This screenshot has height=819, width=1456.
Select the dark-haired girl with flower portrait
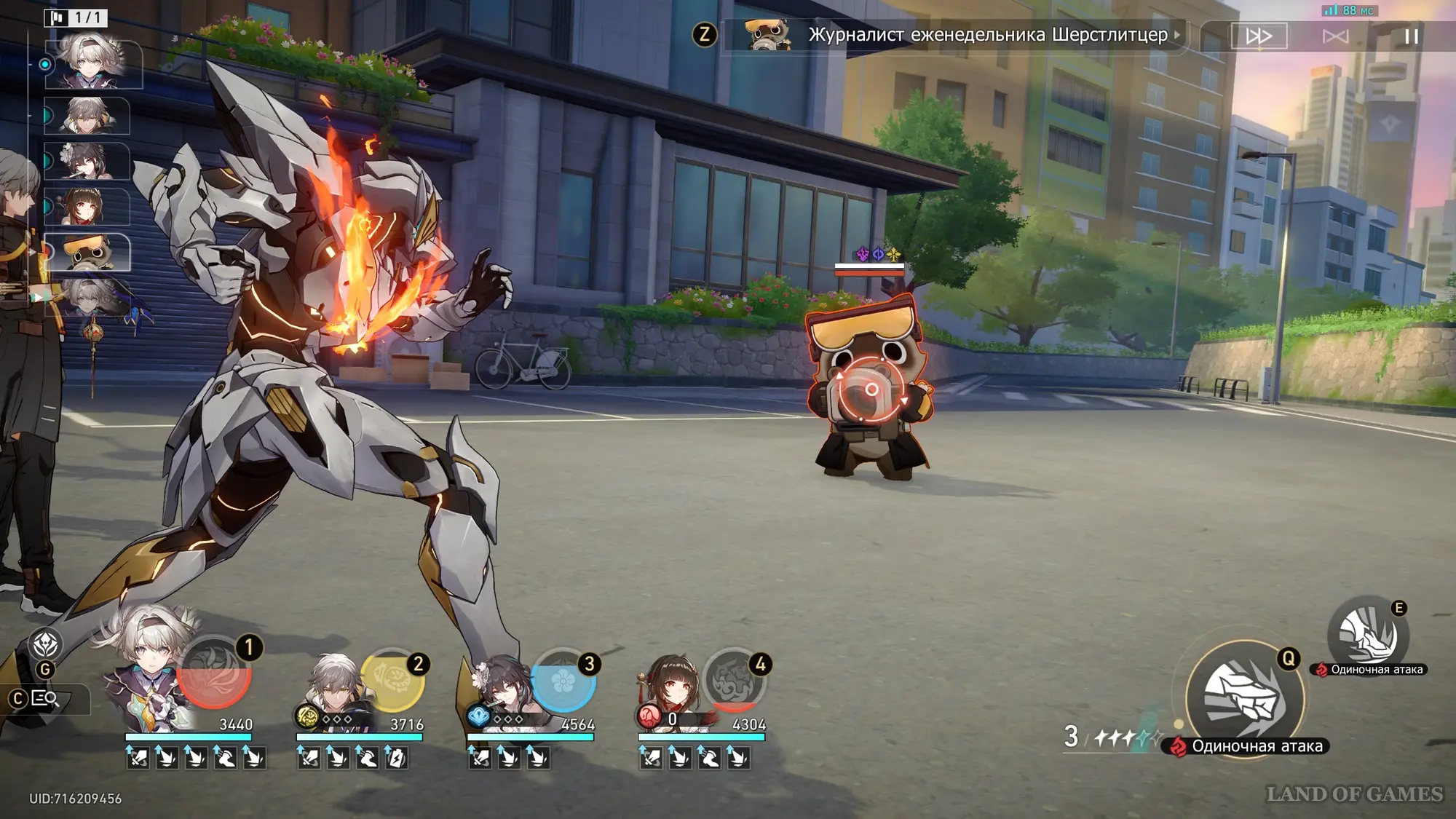(502, 688)
